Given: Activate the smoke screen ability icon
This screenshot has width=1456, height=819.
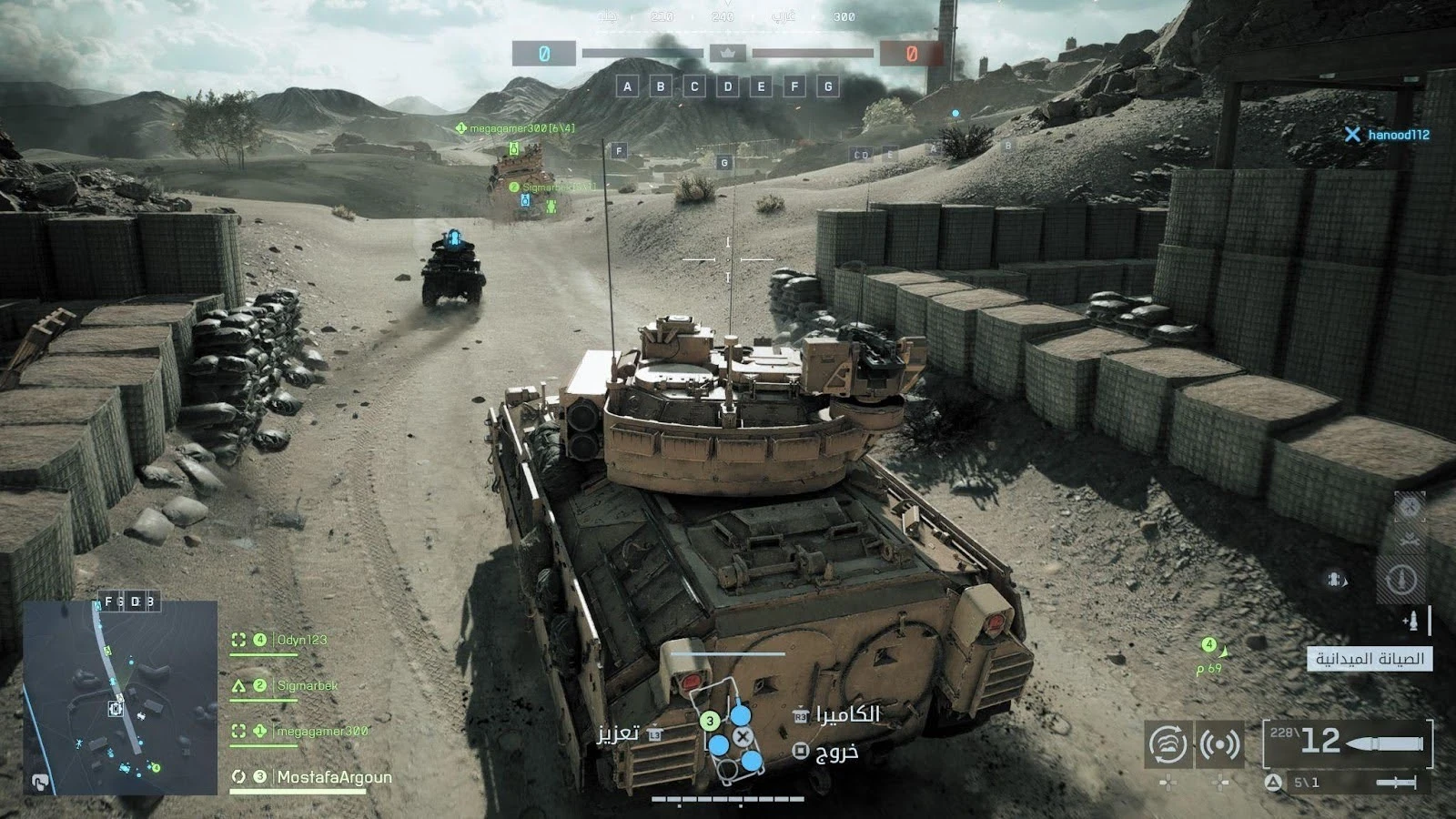Looking at the screenshot, I should coord(1168,744).
